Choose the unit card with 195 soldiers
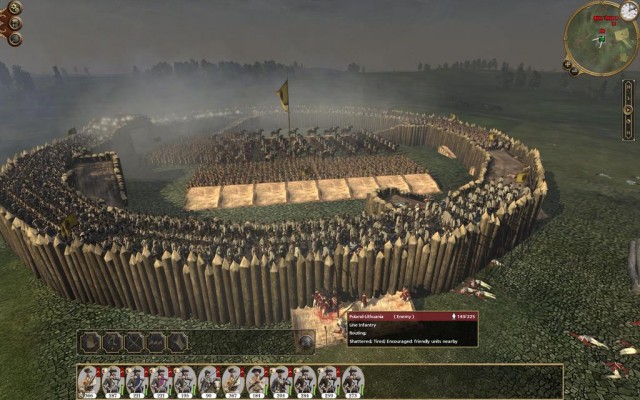640x400 pixels. [184, 381]
